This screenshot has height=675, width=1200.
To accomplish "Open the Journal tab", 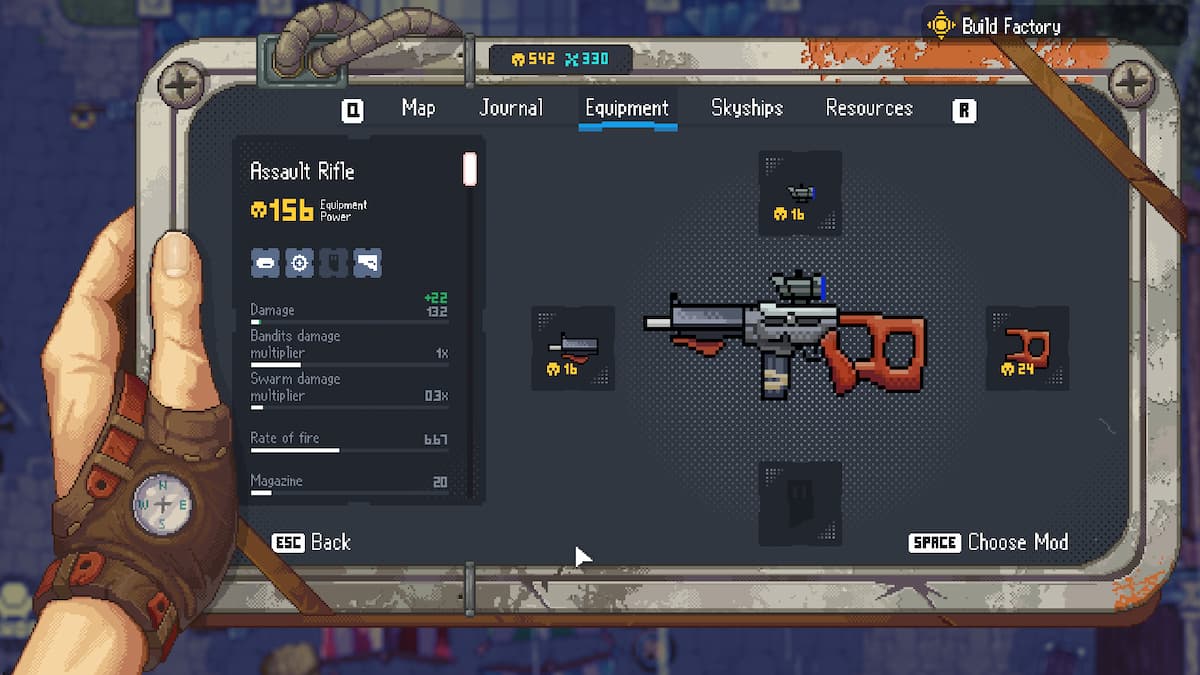I will coord(511,108).
